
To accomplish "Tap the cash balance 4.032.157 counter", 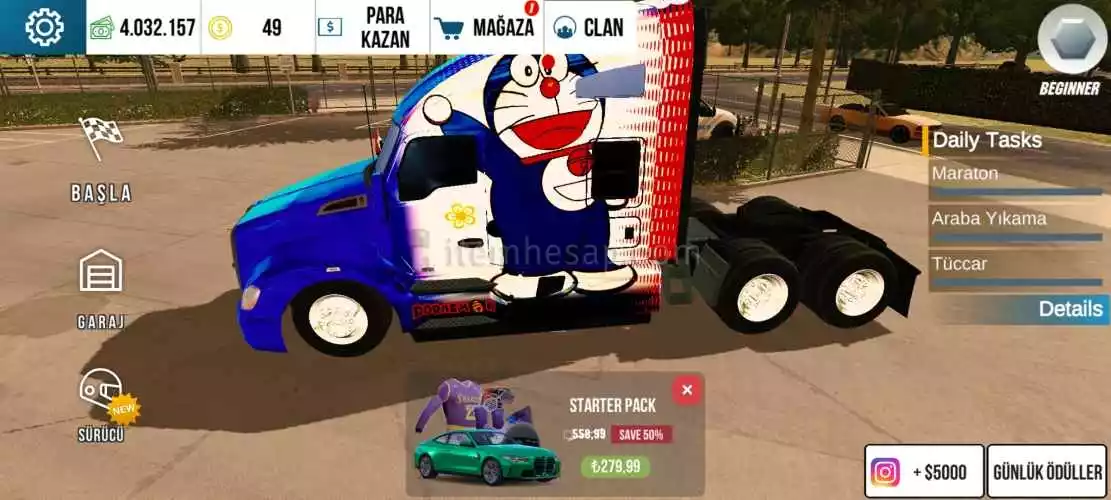I will click(143, 27).
